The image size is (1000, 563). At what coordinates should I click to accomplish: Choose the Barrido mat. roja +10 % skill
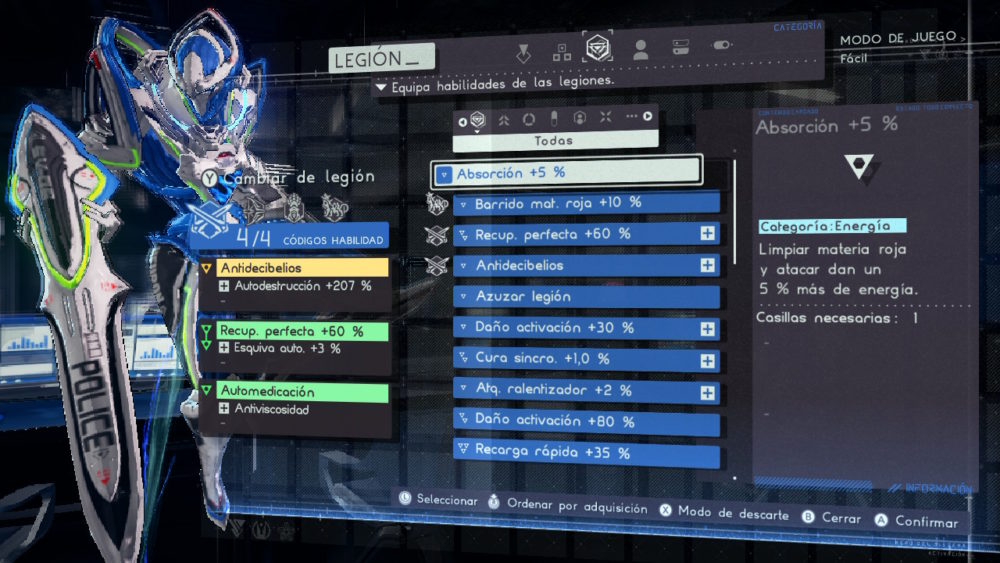point(586,203)
